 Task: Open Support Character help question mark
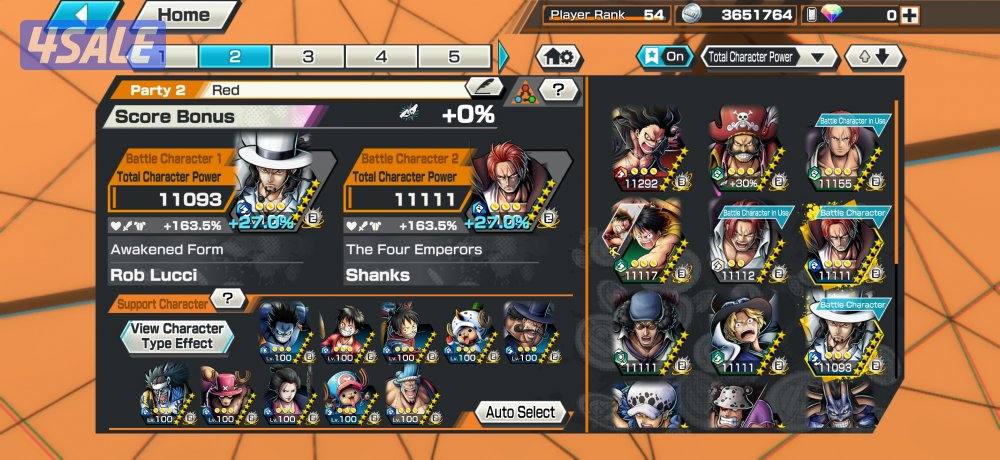[229, 298]
